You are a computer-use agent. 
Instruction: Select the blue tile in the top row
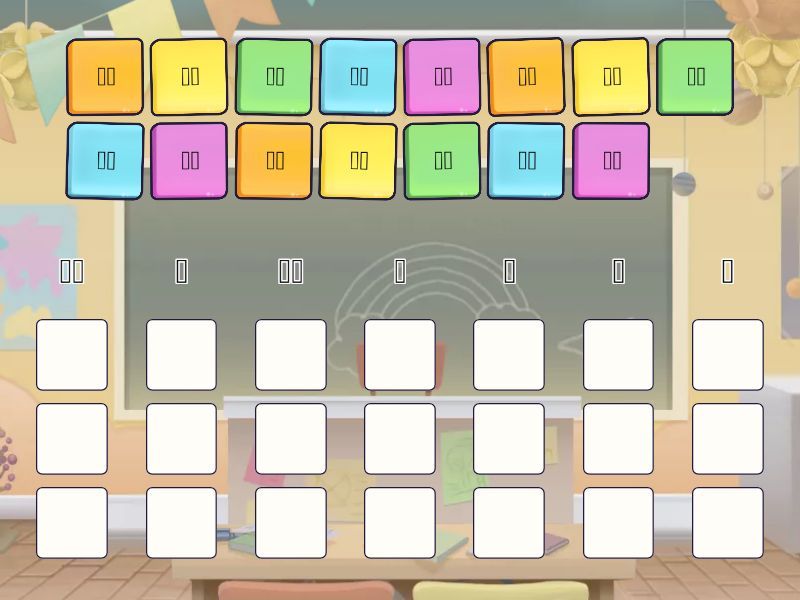pyautogui.click(x=358, y=76)
